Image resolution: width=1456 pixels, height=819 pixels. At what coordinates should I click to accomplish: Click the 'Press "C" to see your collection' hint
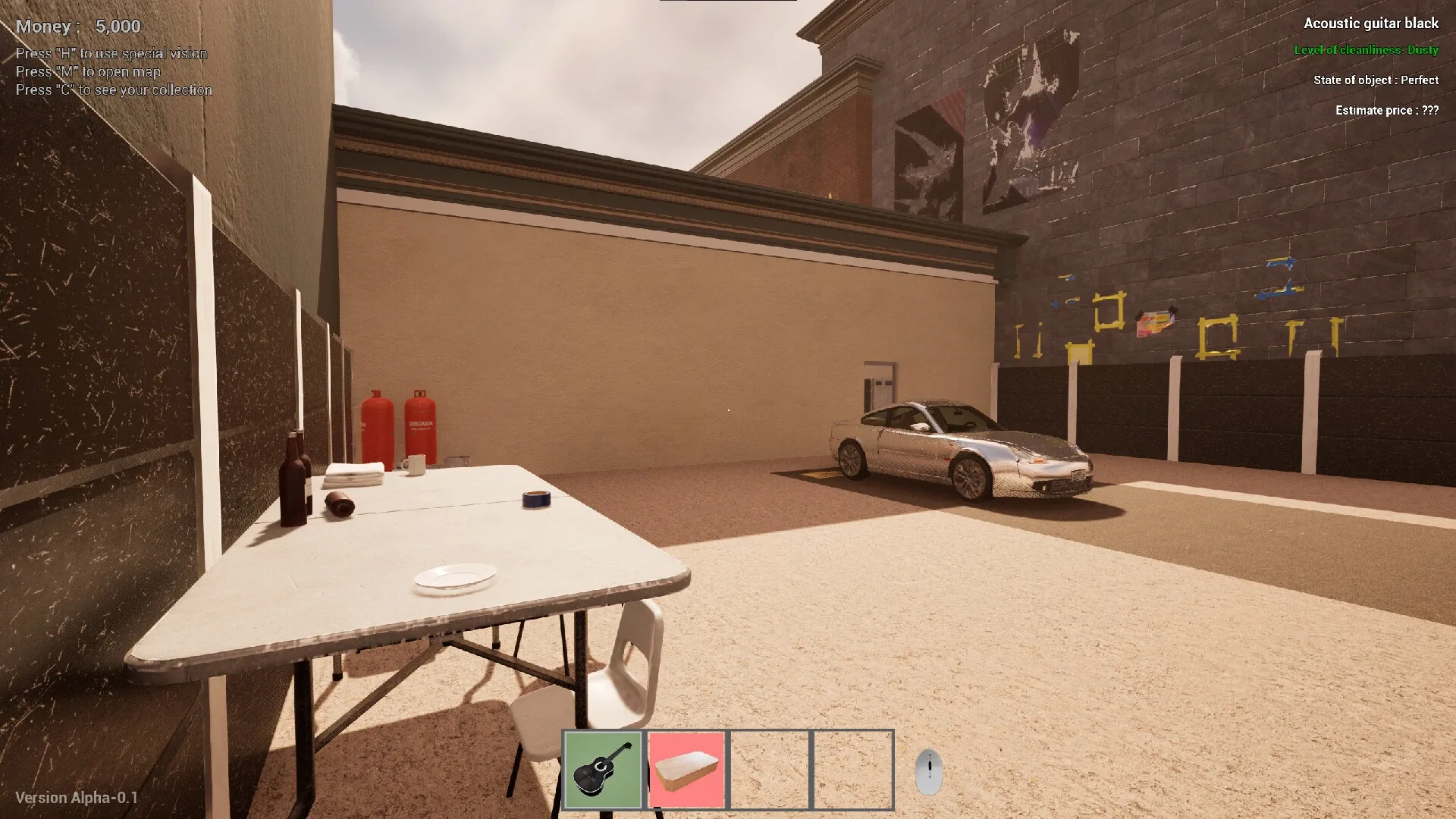point(114,89)
